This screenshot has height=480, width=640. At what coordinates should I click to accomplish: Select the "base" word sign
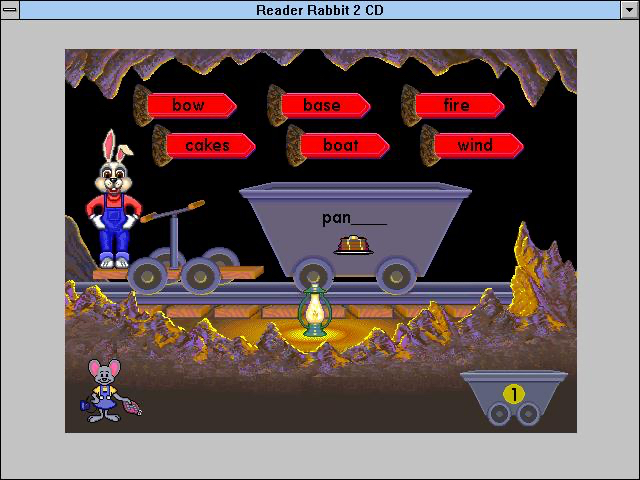pyautogui.click(x=322, y=105)
